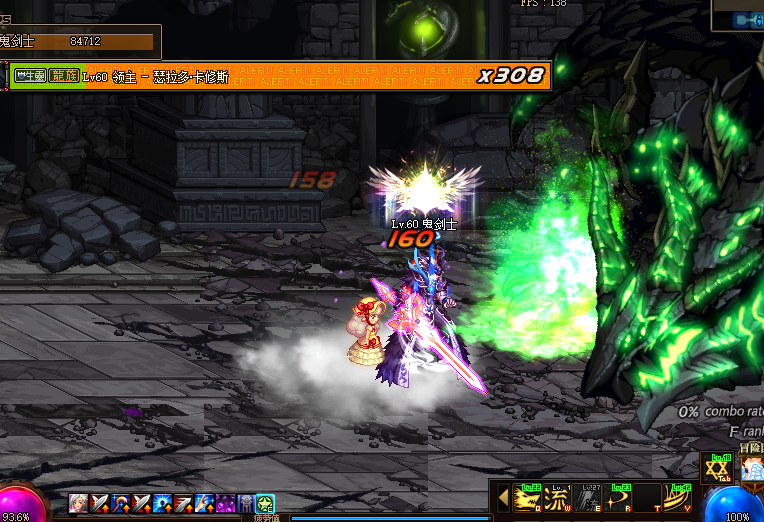The image size is (764, 522).
Task: Use the 流 skill bound to W
Action: tap(558, 497)
